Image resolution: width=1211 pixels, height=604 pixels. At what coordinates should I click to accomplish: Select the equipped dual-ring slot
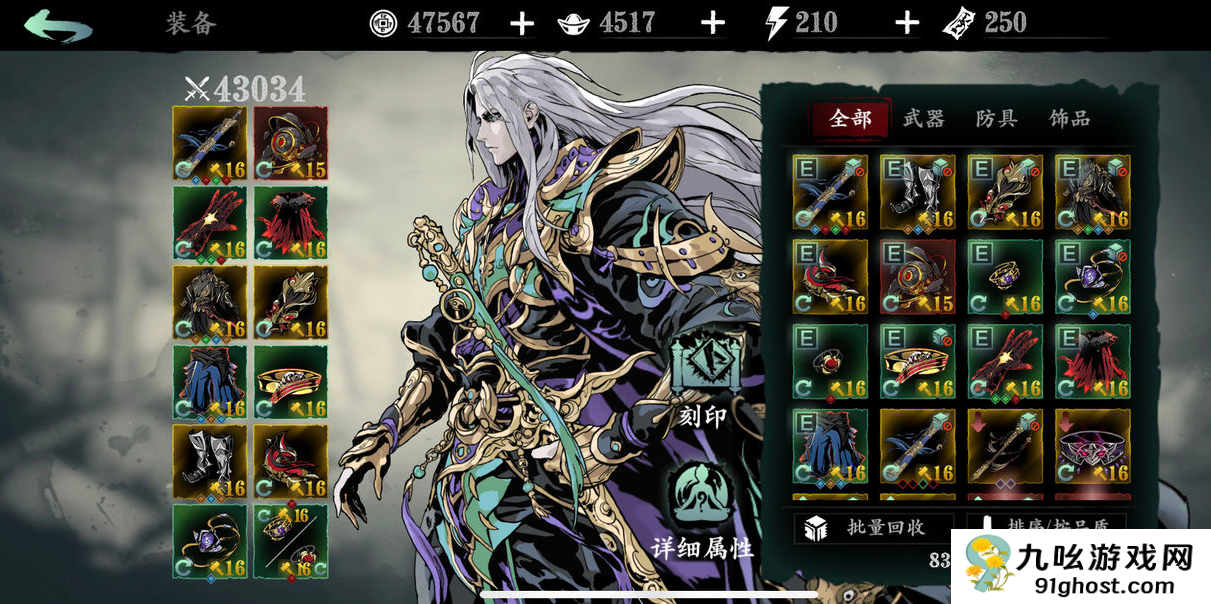(290, 541)
